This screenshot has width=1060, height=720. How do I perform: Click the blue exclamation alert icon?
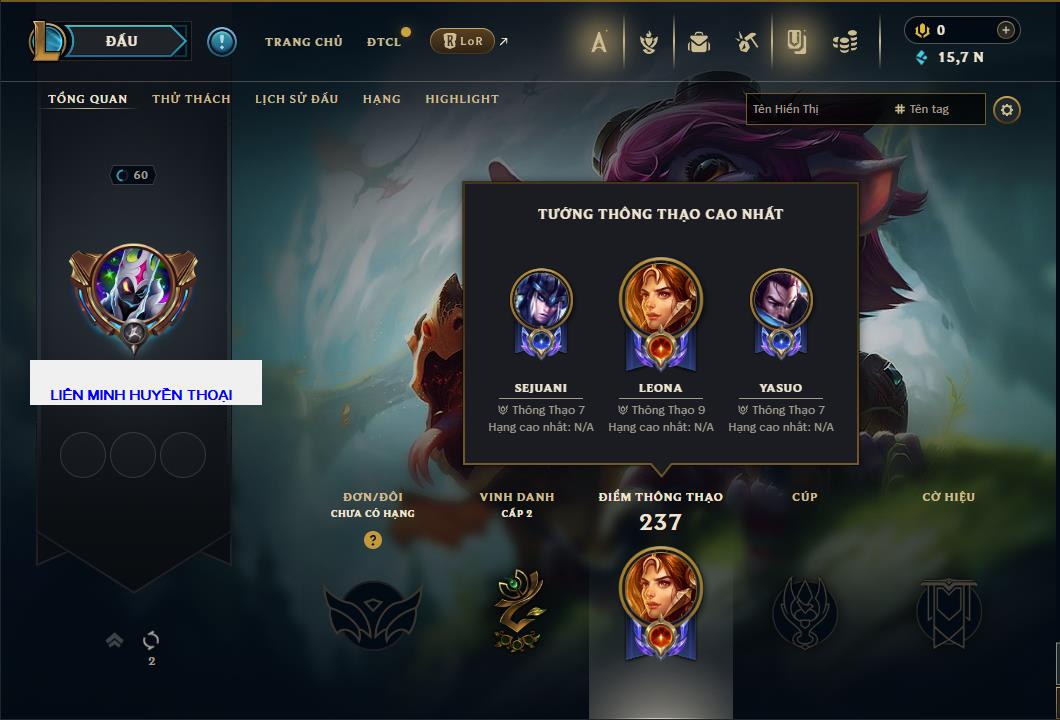[x=222, y=42]
